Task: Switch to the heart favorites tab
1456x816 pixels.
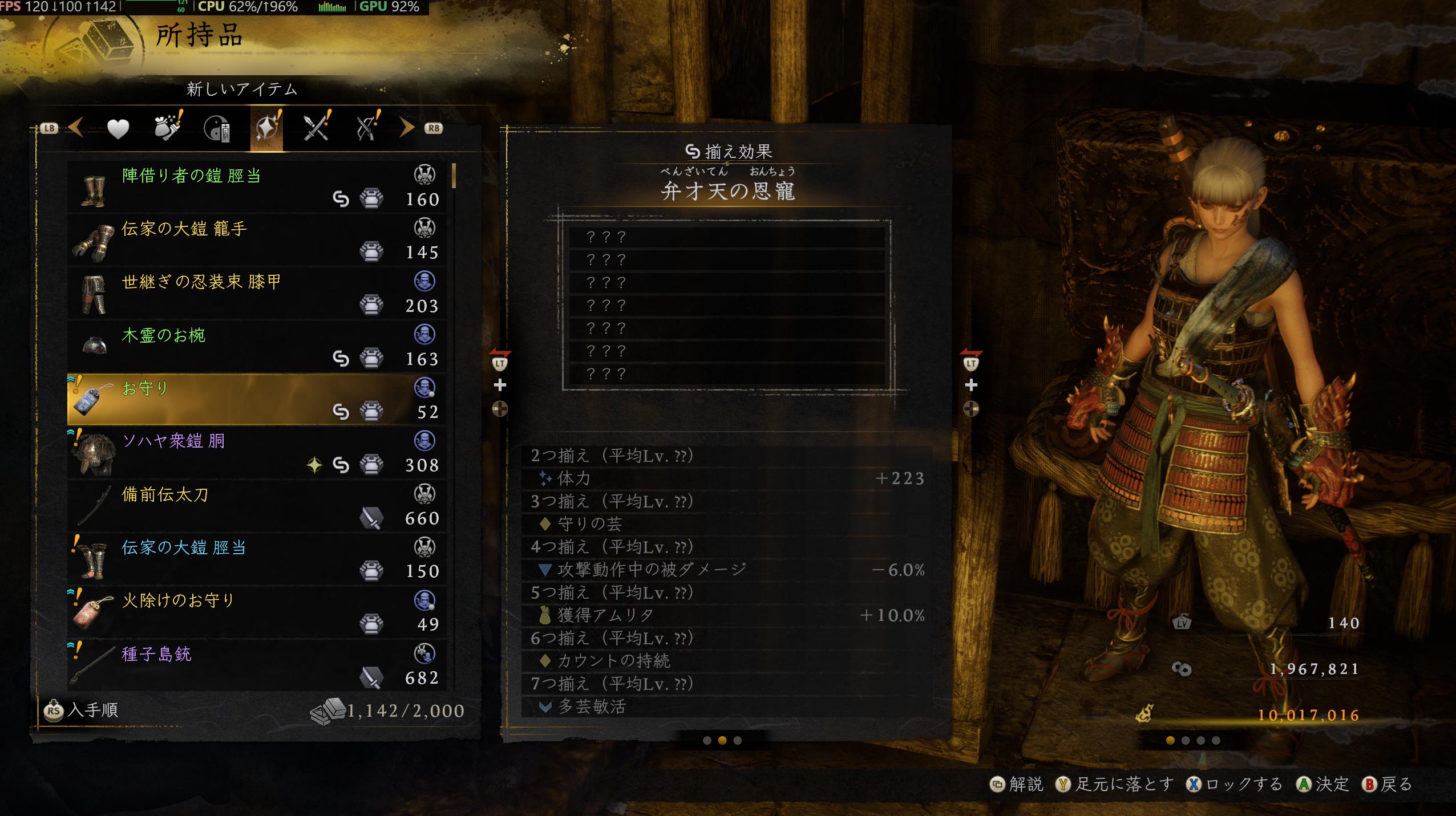Action: [118, 129]
